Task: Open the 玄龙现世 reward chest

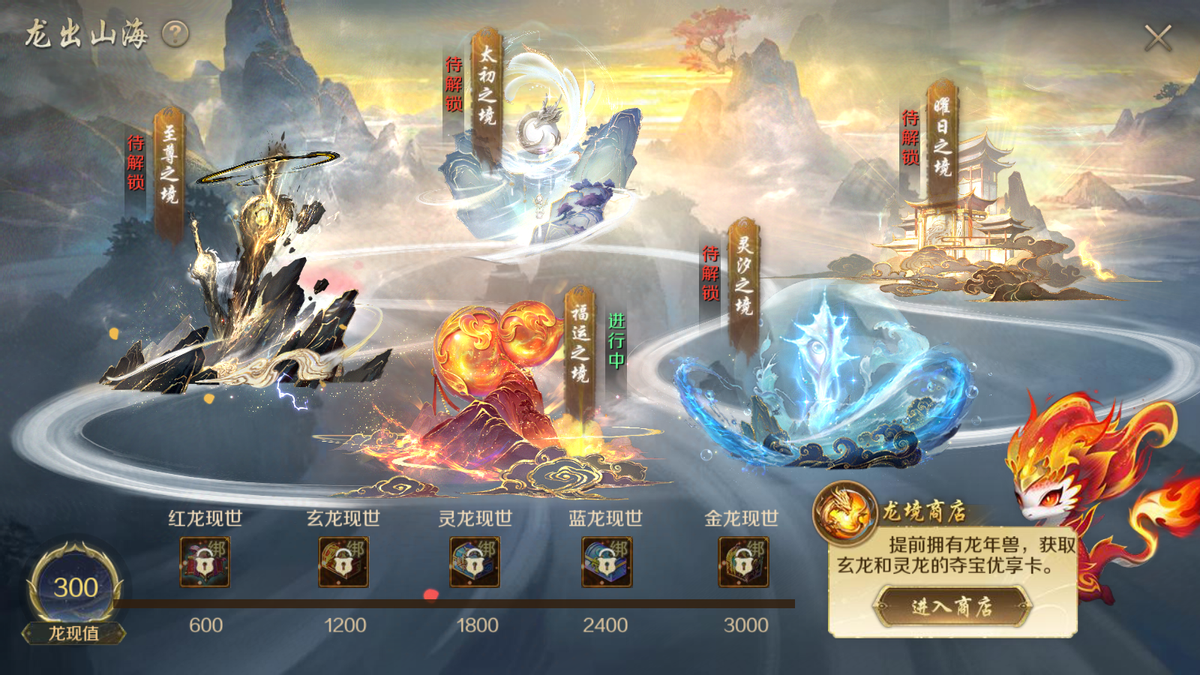Action: (343, 562)
